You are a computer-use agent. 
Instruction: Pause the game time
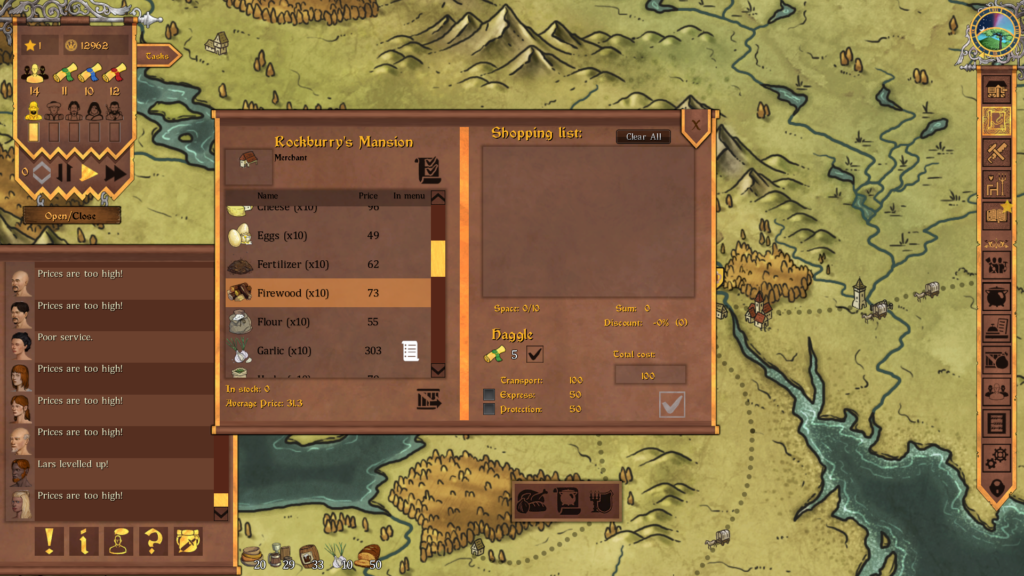pos(65,173)
